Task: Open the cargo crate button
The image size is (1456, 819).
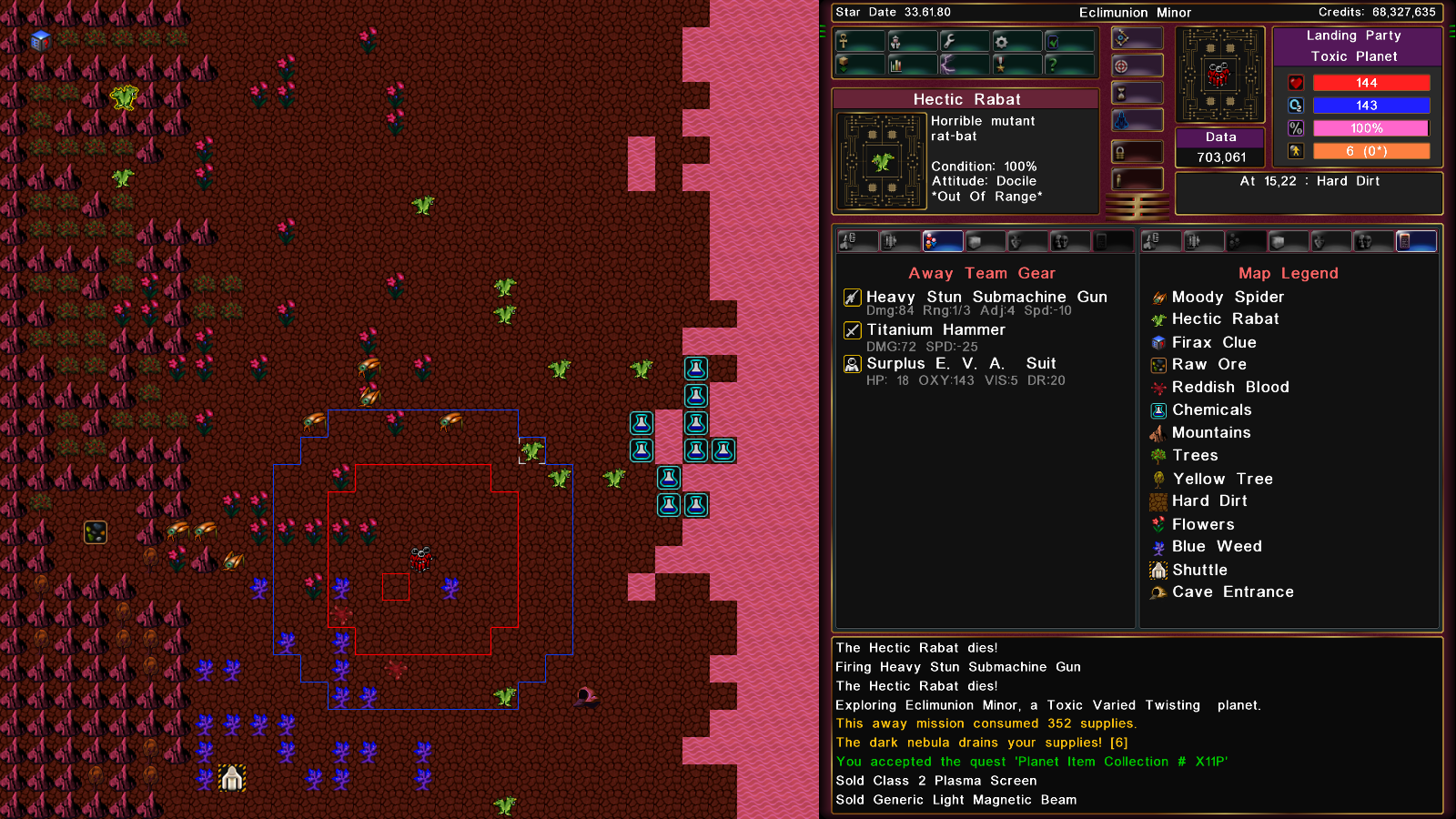Action: (860, 65)
